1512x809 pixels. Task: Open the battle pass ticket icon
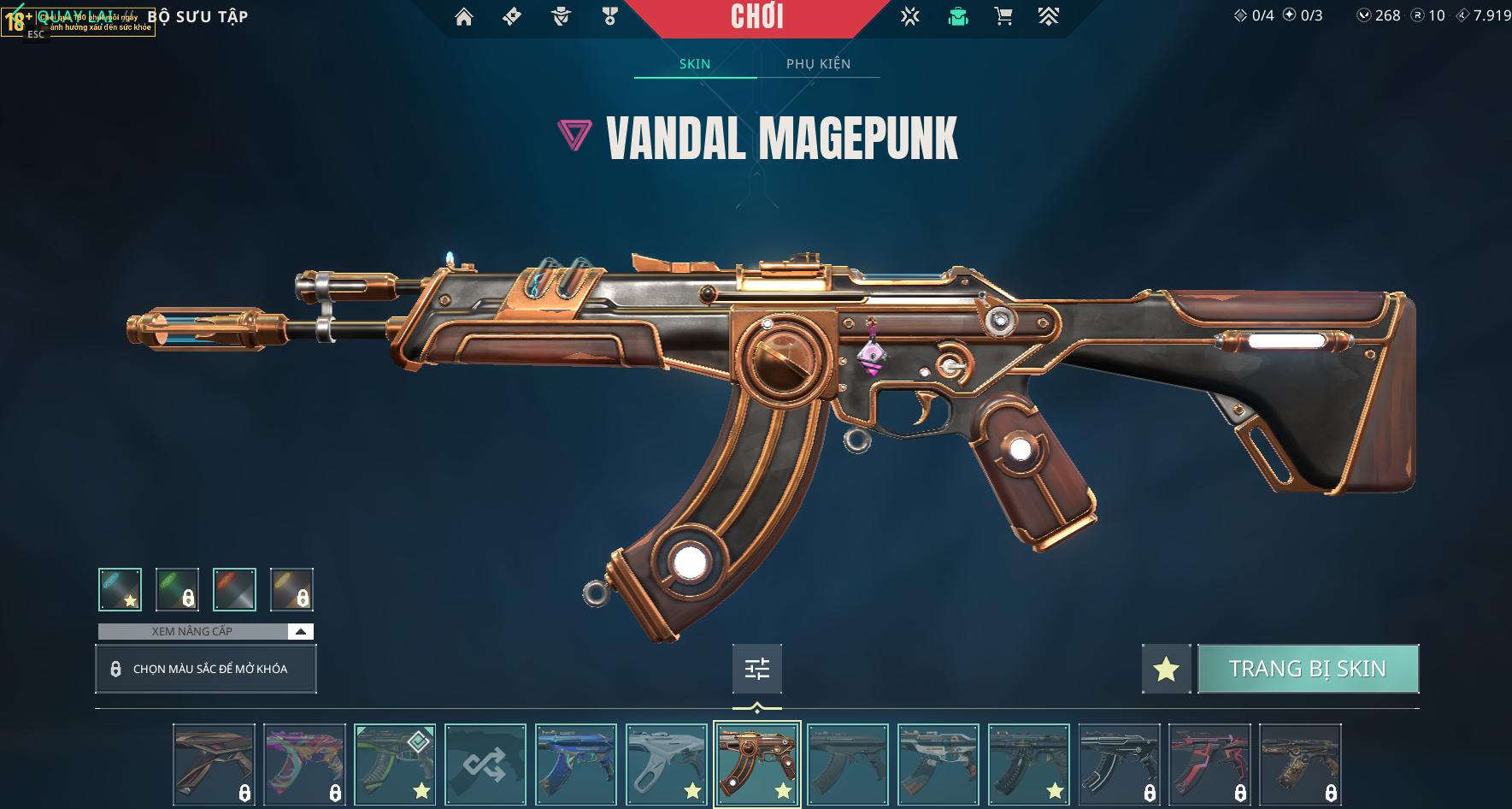pos(512,16)
